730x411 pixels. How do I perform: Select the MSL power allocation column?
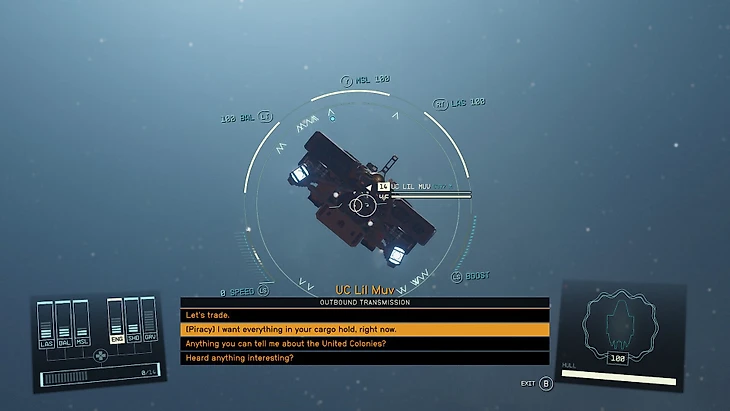(81, 324)
